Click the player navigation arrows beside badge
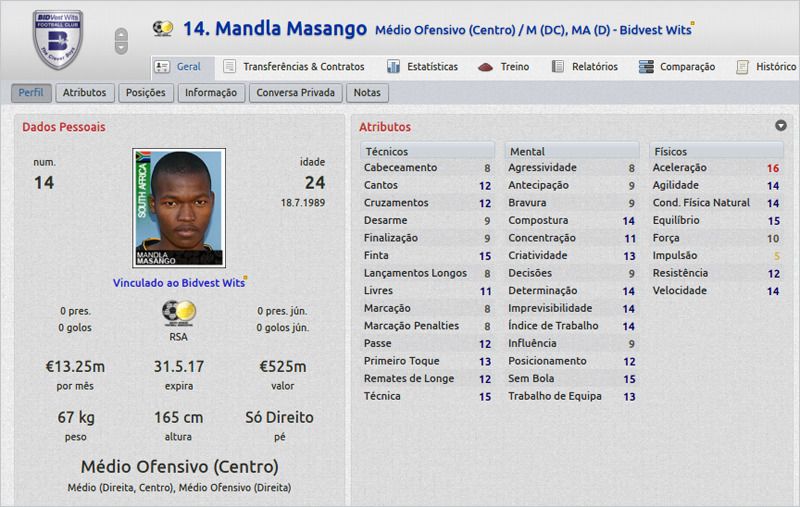 [x=122, y=40]
